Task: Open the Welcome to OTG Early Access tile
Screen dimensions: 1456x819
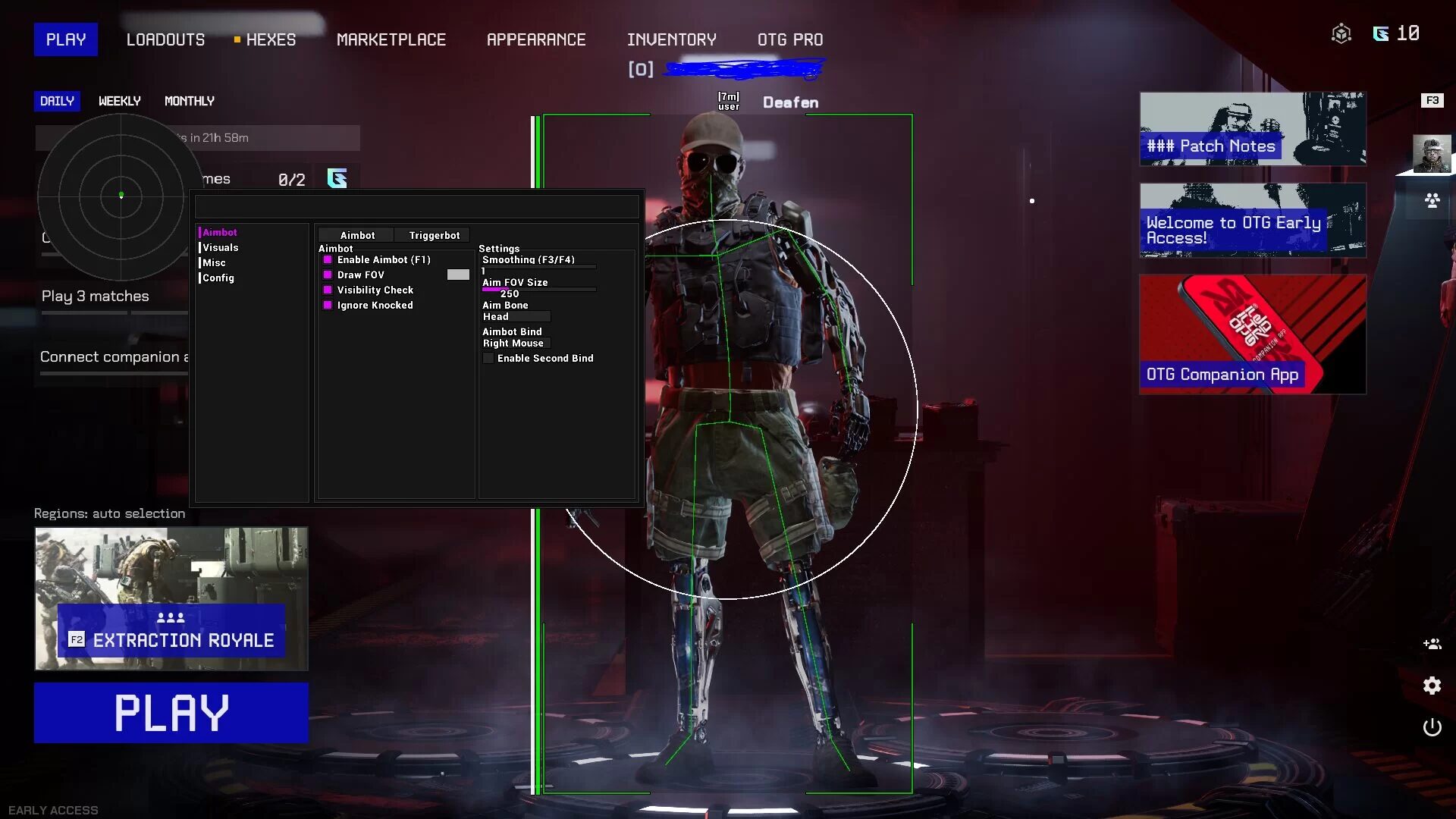Action: tap(1252, 220)
